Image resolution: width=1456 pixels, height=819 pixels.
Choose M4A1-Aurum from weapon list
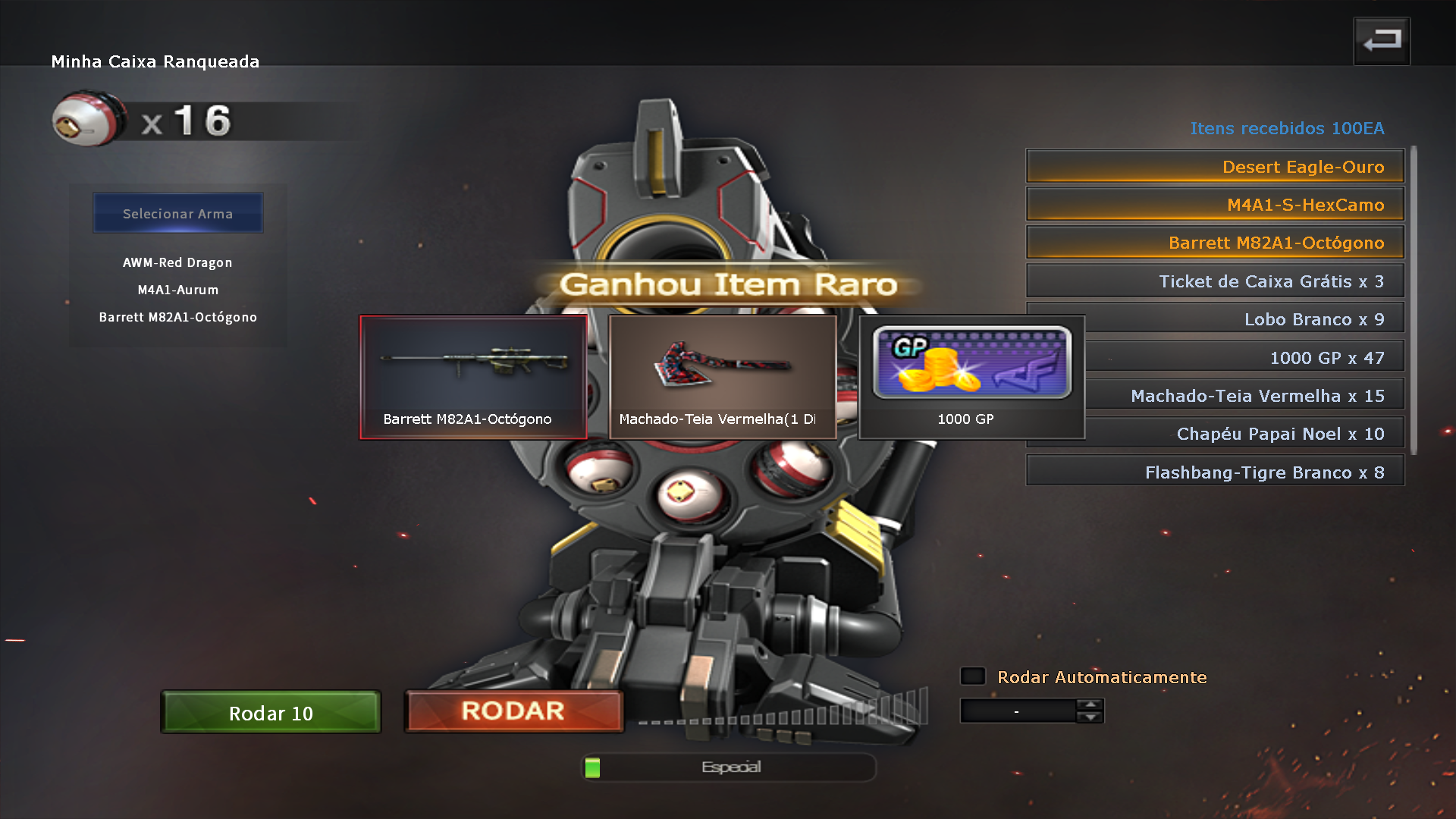pos(177,290)
